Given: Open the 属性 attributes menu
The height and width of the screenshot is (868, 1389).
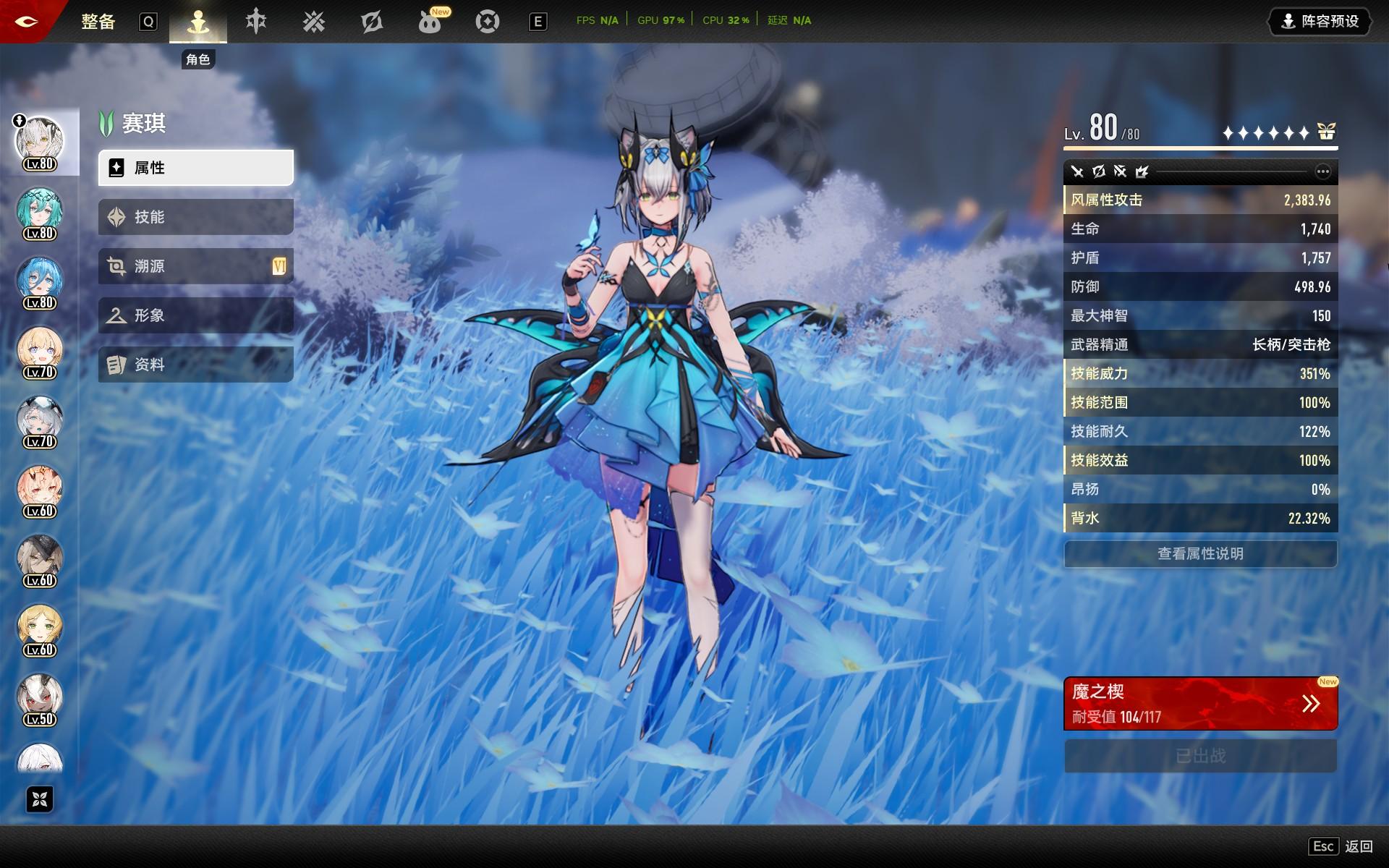Looking at the screenshot, I should coord(195,168).
